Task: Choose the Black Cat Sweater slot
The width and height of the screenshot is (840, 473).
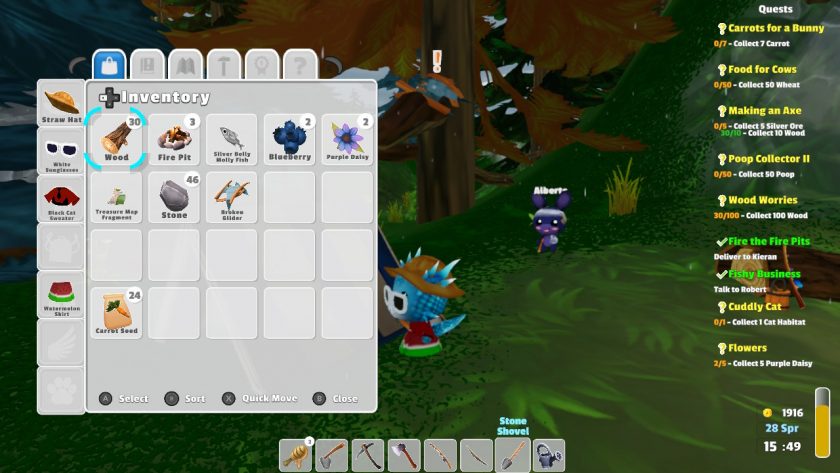Action: click(62, 200)
